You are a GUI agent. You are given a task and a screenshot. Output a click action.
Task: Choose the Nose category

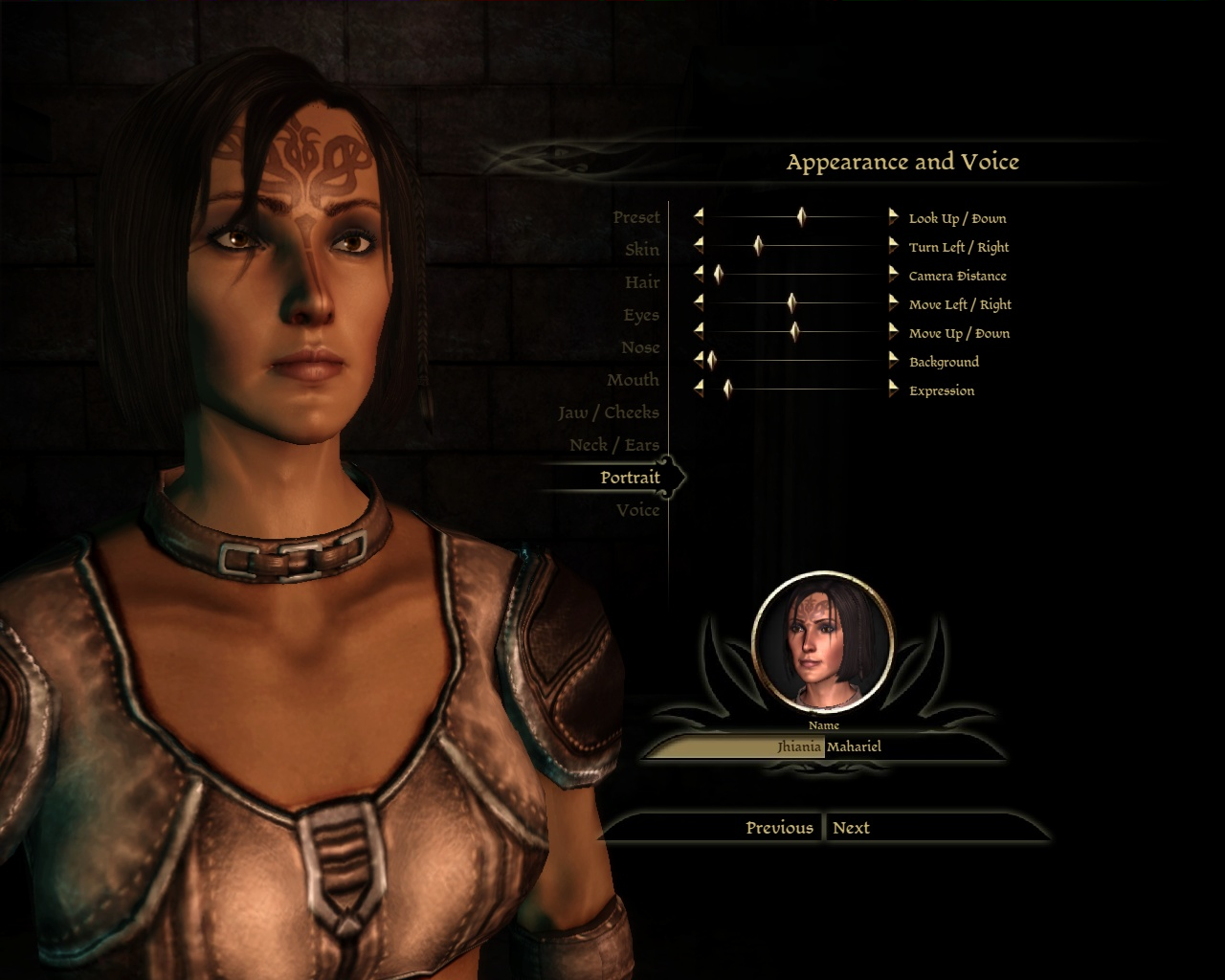(x=640, y=347)
